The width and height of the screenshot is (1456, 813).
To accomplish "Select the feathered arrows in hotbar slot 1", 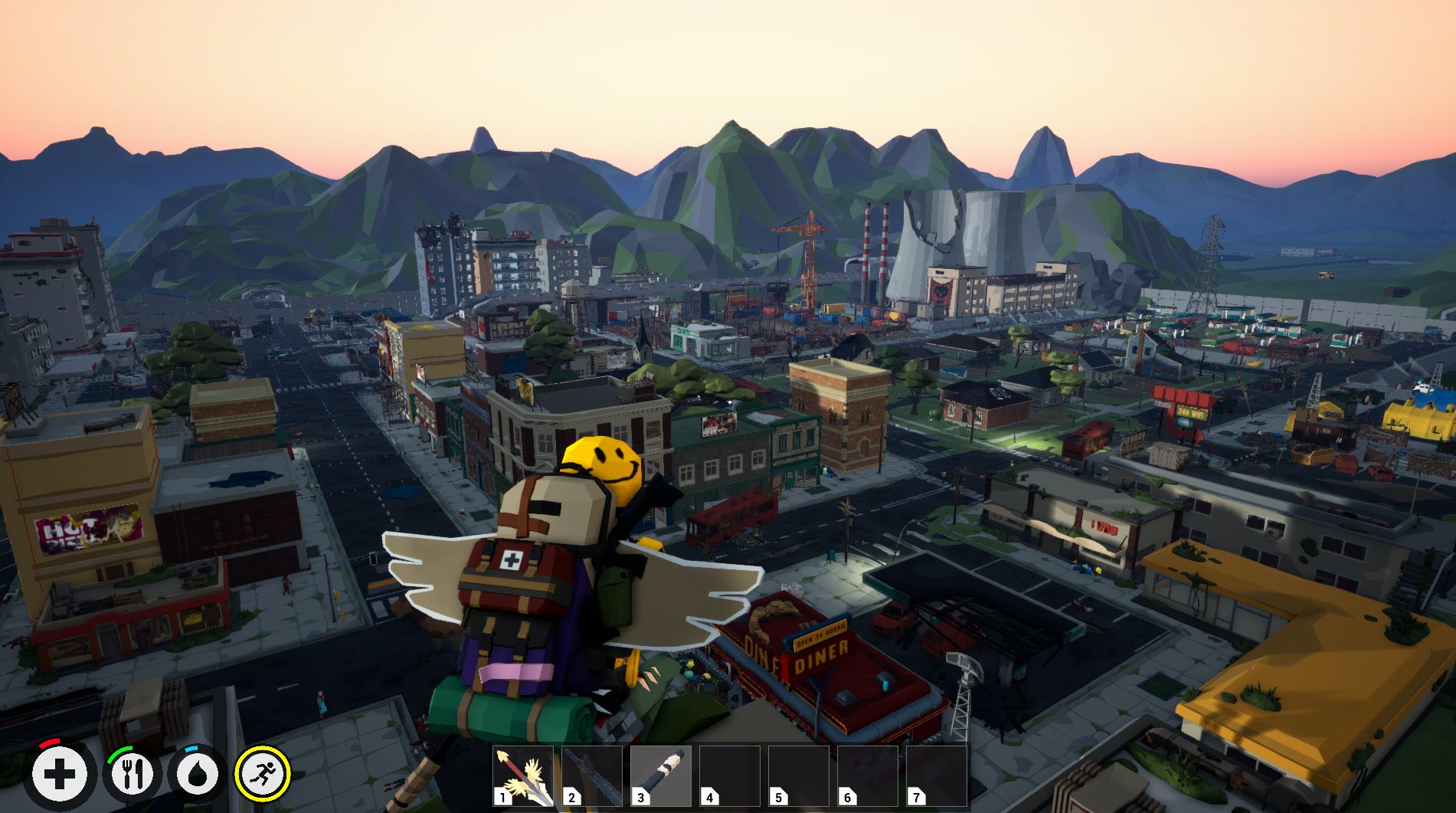I will (523, 775).
